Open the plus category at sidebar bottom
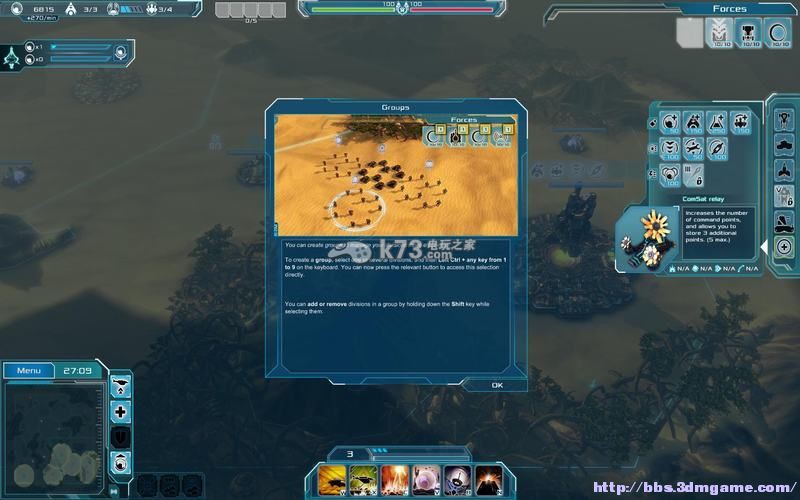 tap(784, 247)
